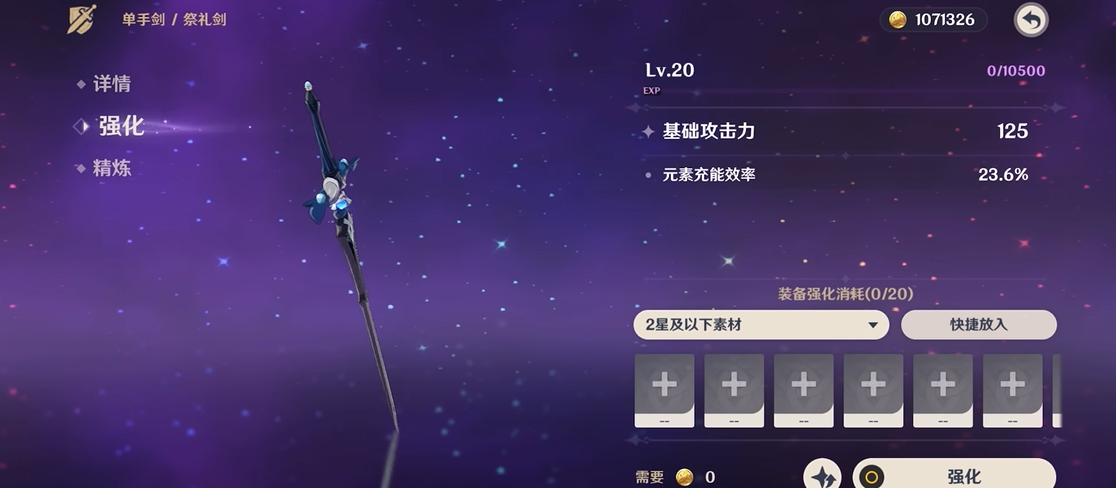1116x488 pixels.
Task: Open the 2星及以下素材 material filter dropdown
Action: [x=760, y=325]
